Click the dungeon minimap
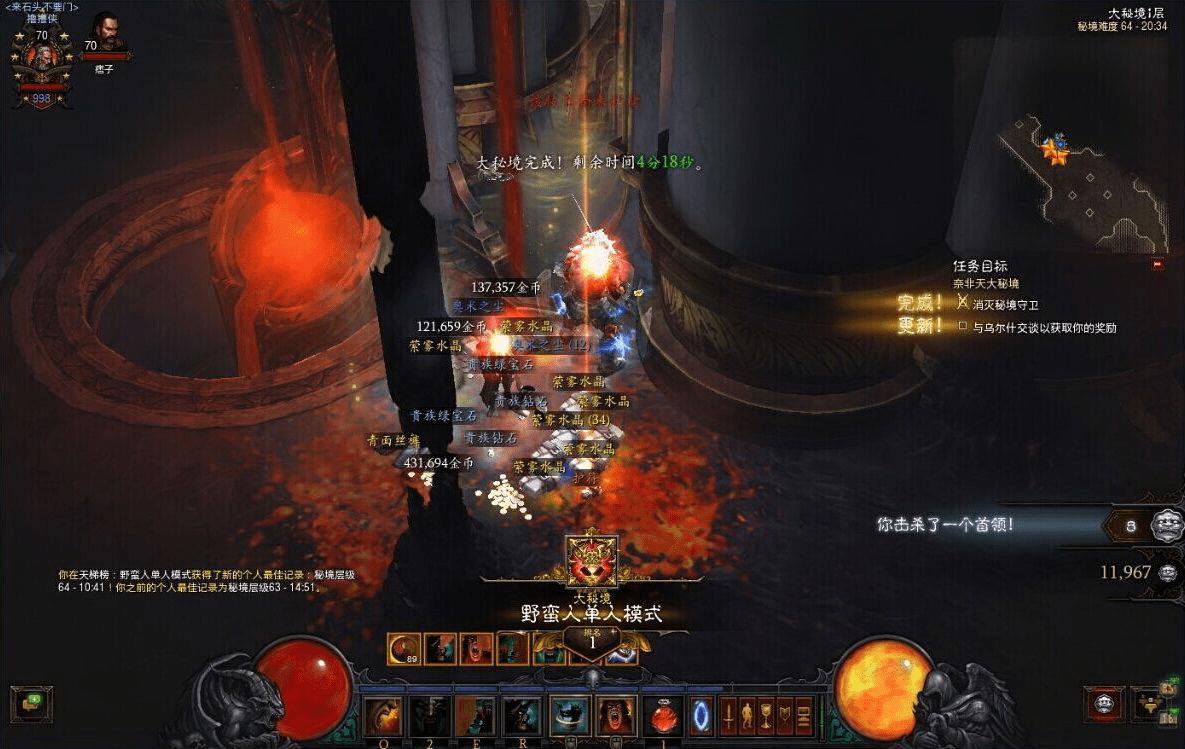This screenshot has height=749, width=1185. click(x=1085, y=185)
